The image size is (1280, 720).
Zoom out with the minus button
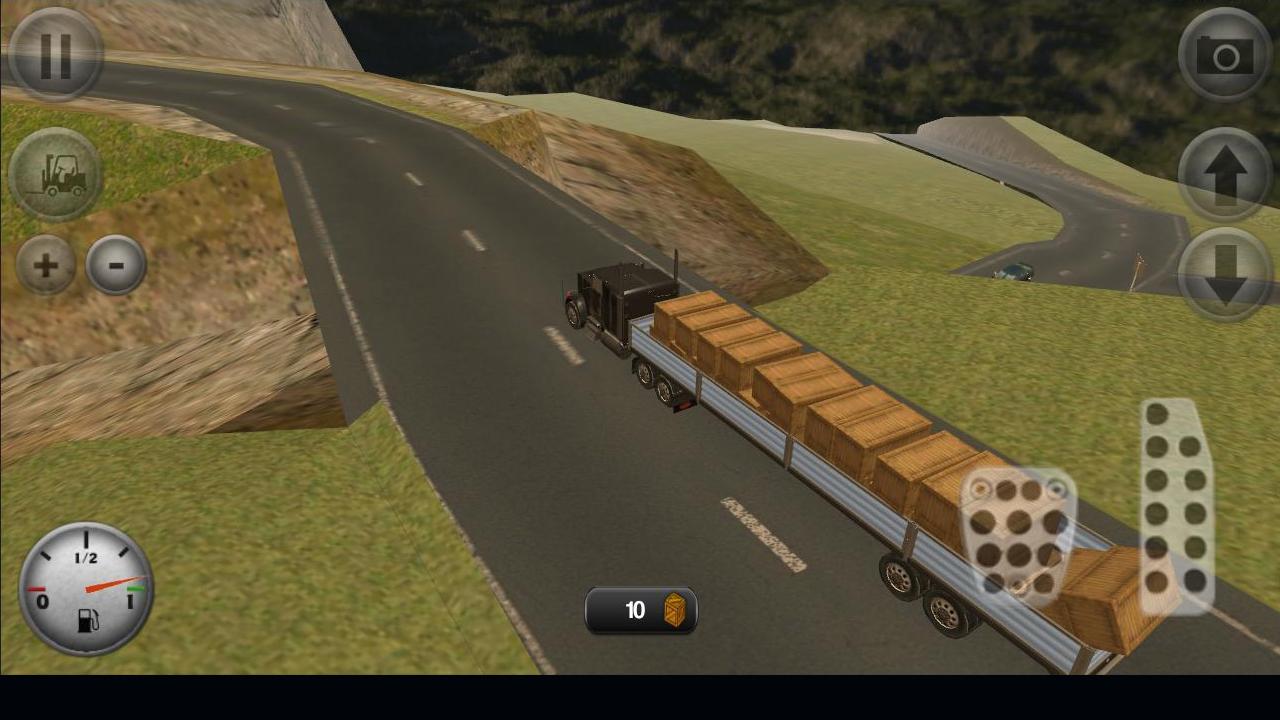click(116, 265)
